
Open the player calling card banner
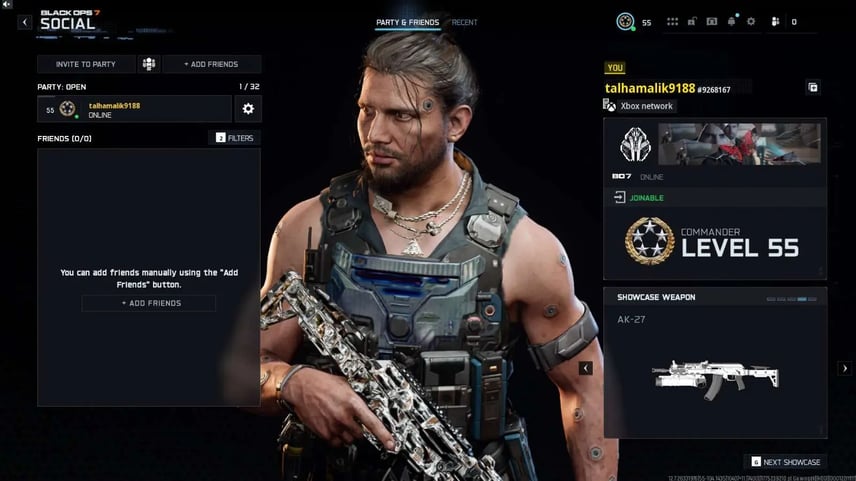click(x=738, y=144)
